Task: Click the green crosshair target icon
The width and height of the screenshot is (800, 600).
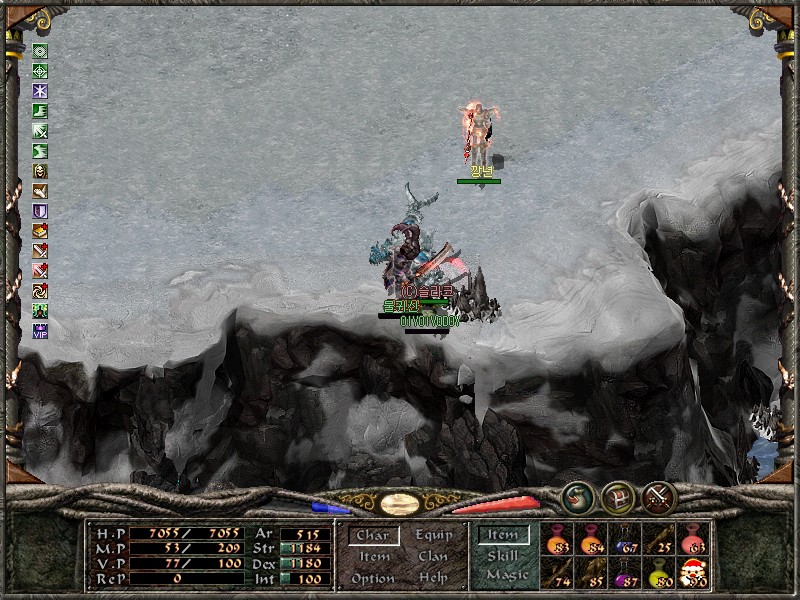Action: tap(40, 71)
